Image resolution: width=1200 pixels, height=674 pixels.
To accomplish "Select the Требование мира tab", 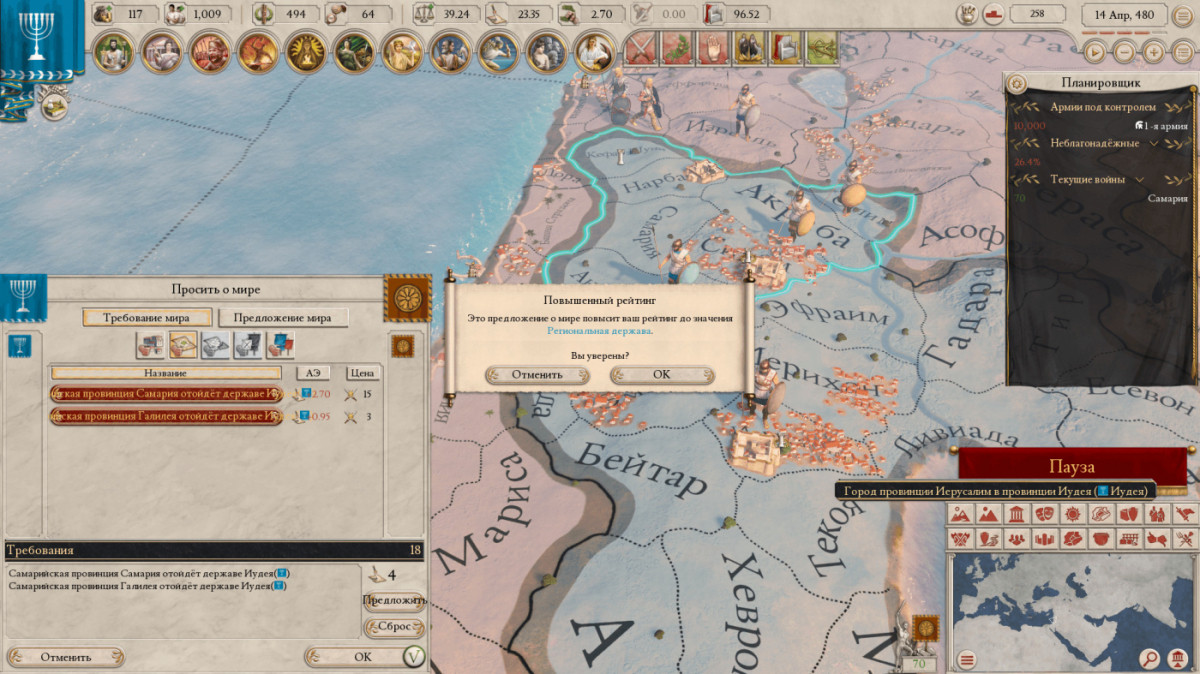I will tap(147, 318).
